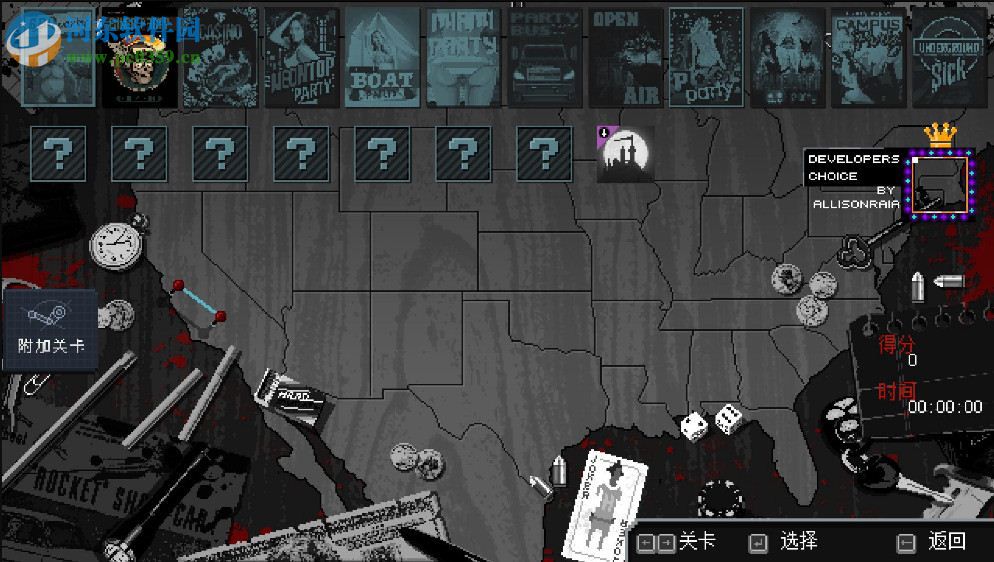The width and height of the screenshot is (994, 562).
Task: Pick the Boat Party poster
Action: click(x=382, y=57)
